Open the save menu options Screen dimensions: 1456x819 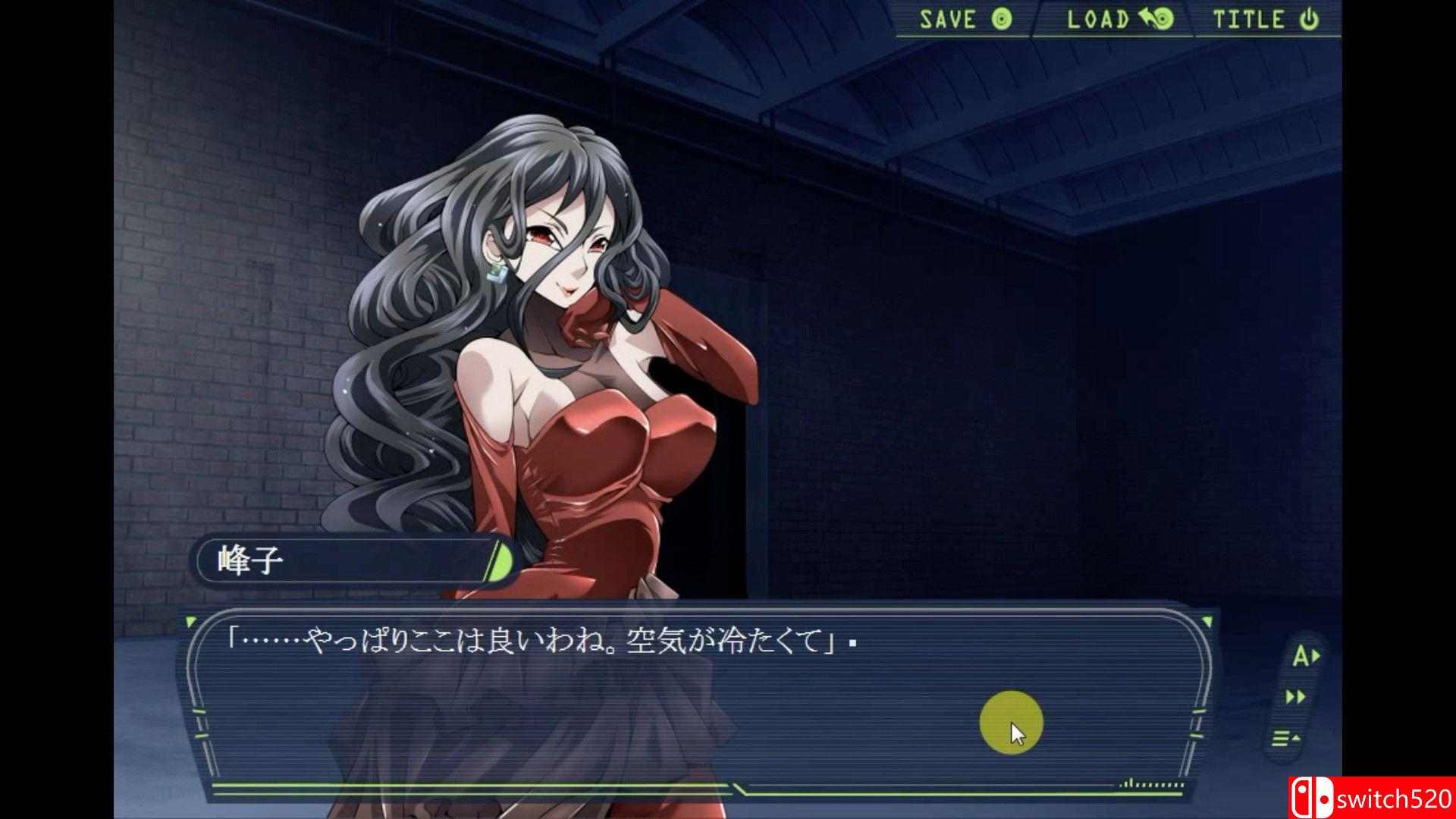coord(959,19)
